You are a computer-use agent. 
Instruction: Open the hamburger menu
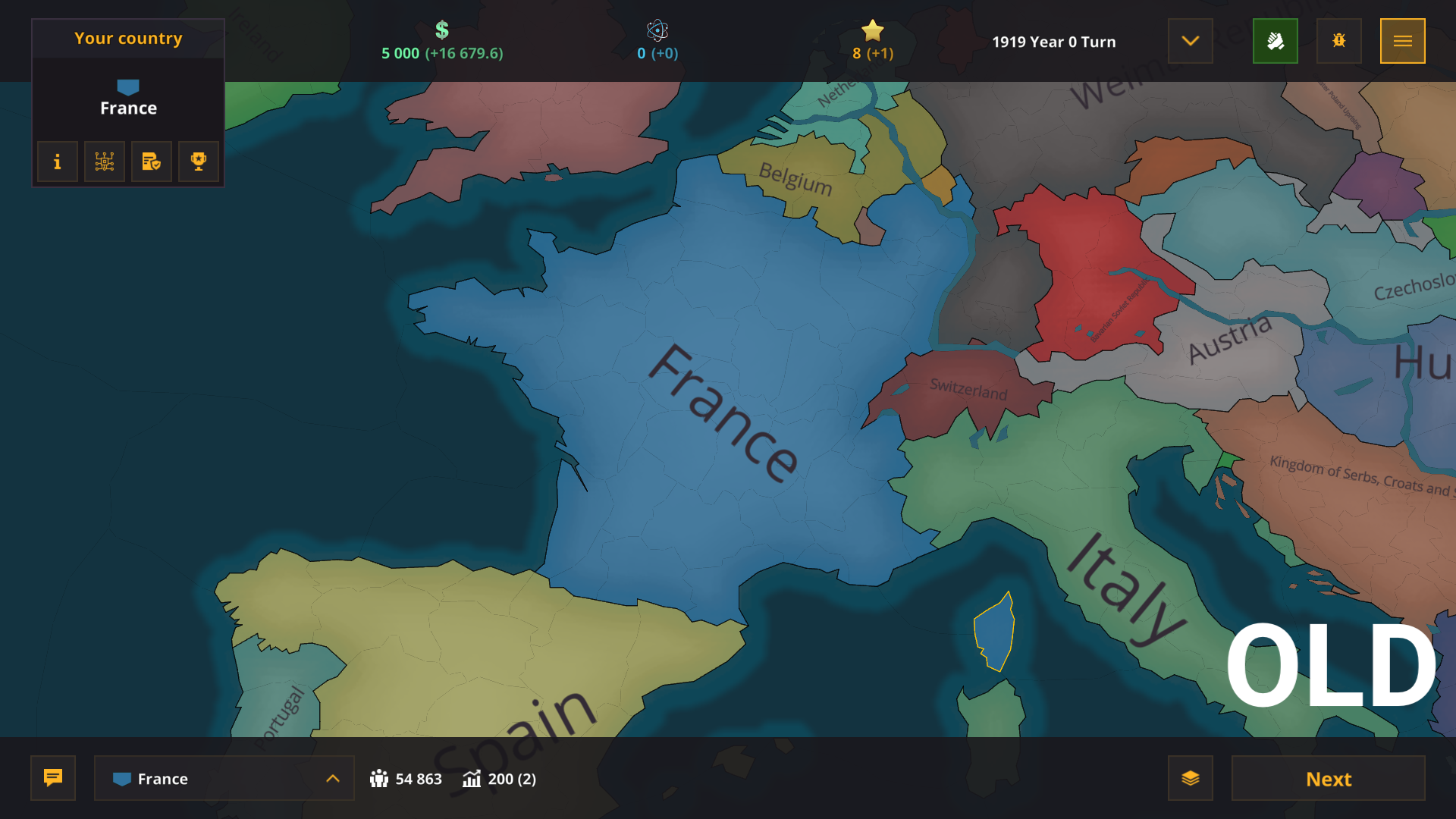1403,41
